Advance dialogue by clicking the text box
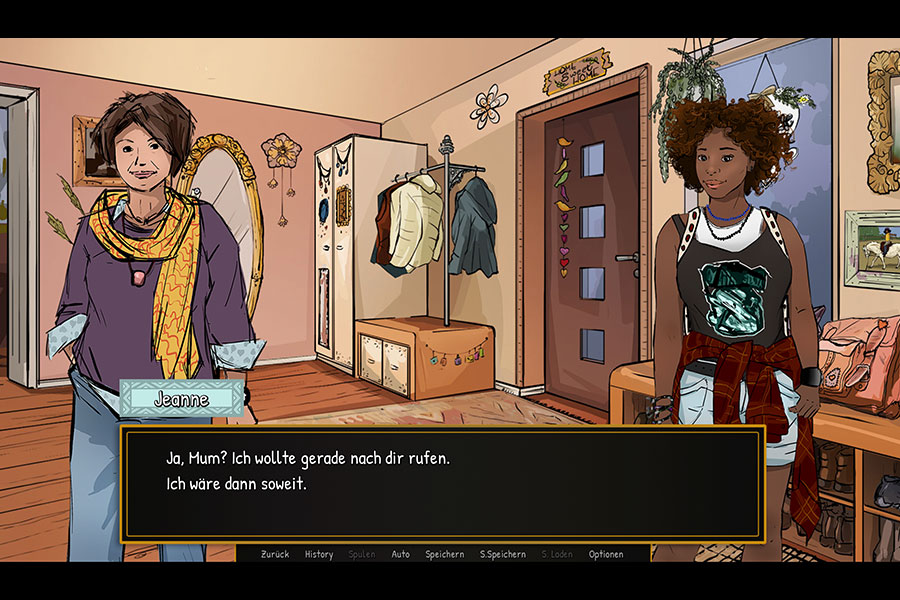 pos(442,484)
